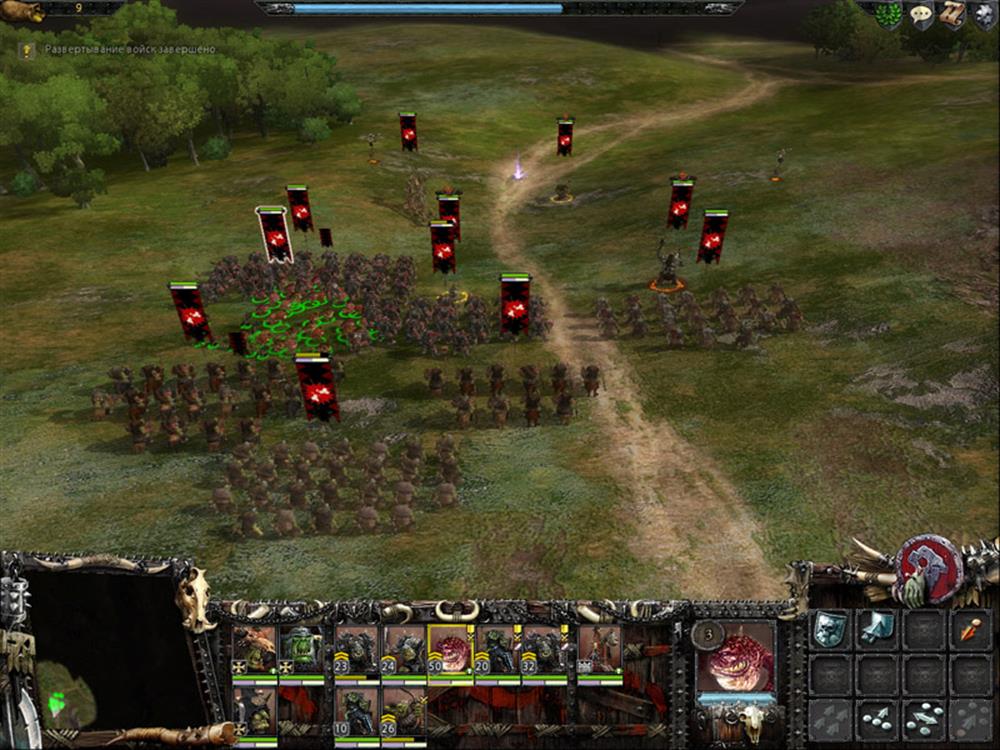Image resolution: width=1000 pixels, height=750 pixels.
Task: Select the unit card numbered 24
Action: point(403,650)
